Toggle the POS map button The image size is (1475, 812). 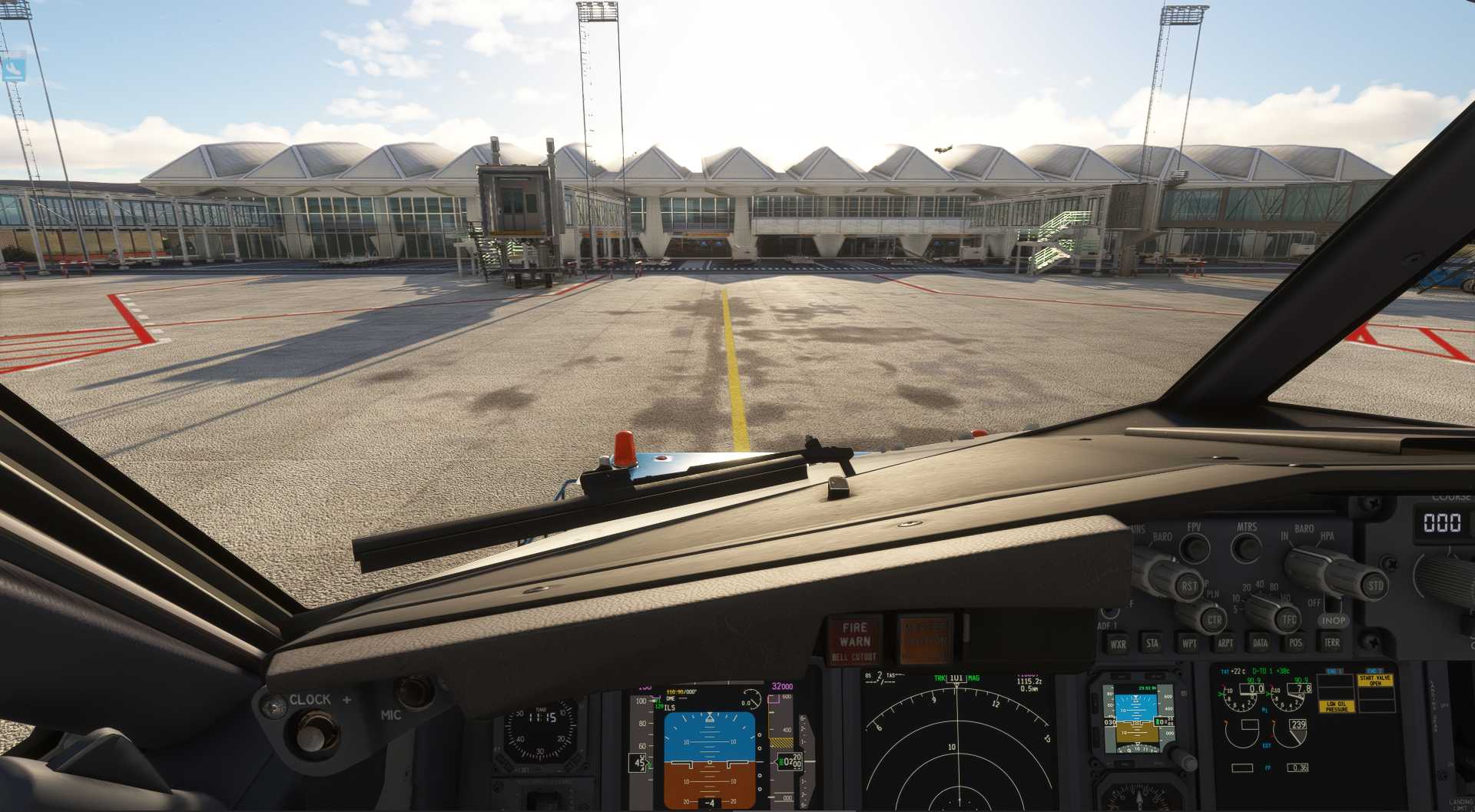[1296, 643]
